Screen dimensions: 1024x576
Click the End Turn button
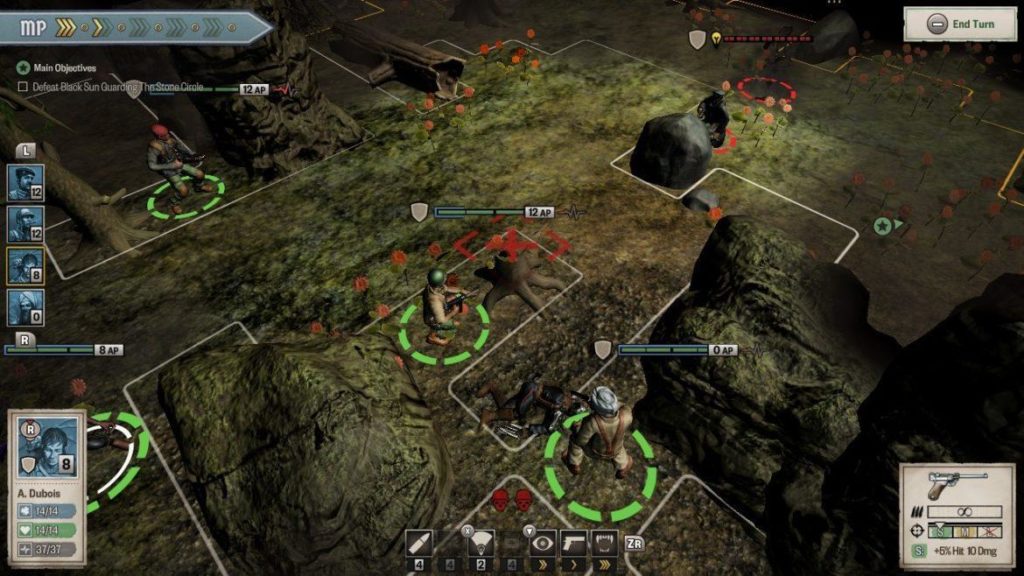click(x=960, y=24)
